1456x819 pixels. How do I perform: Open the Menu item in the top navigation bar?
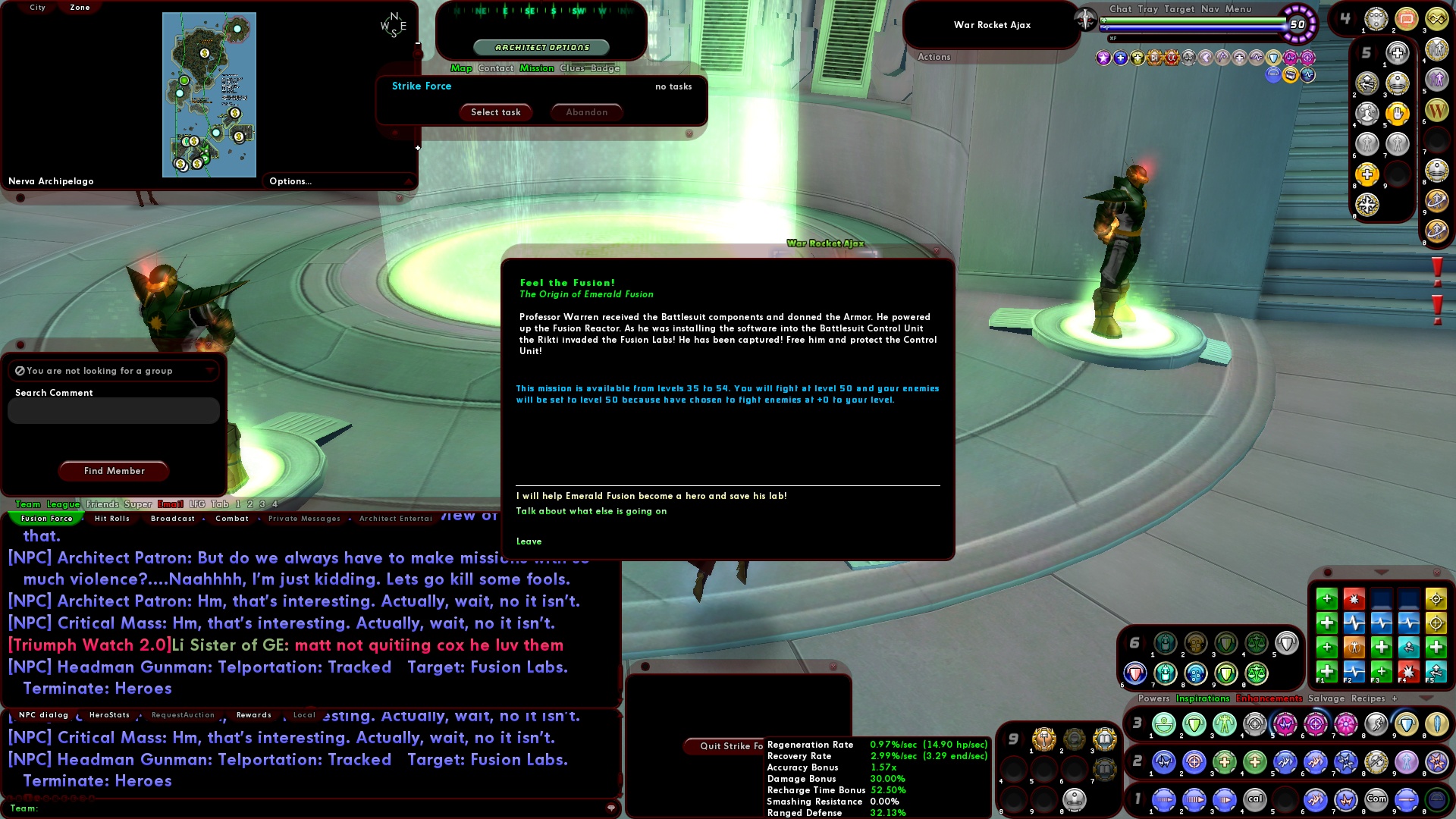pyautogui.click(x=1238, y=9)
